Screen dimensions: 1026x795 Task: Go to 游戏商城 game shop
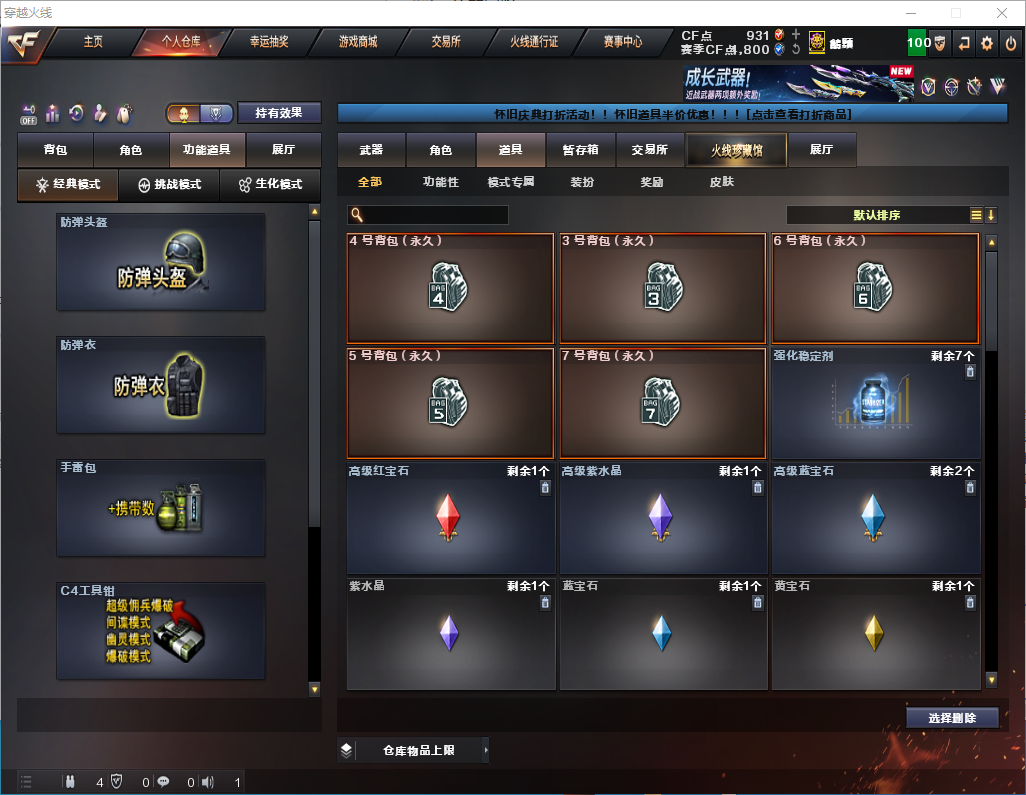tap(357, 42)
